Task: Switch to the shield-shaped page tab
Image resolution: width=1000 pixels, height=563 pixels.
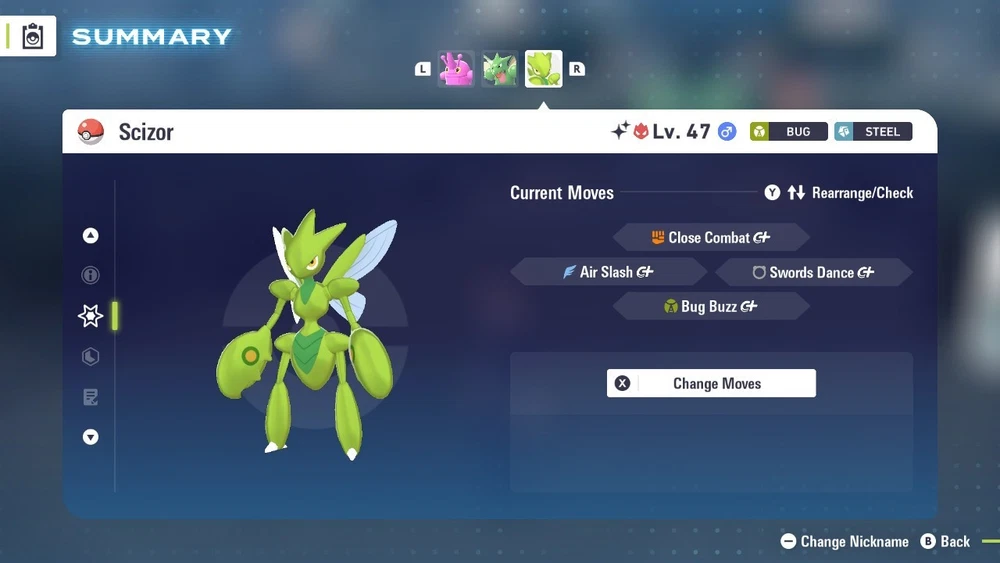Action: click(91, 357)
